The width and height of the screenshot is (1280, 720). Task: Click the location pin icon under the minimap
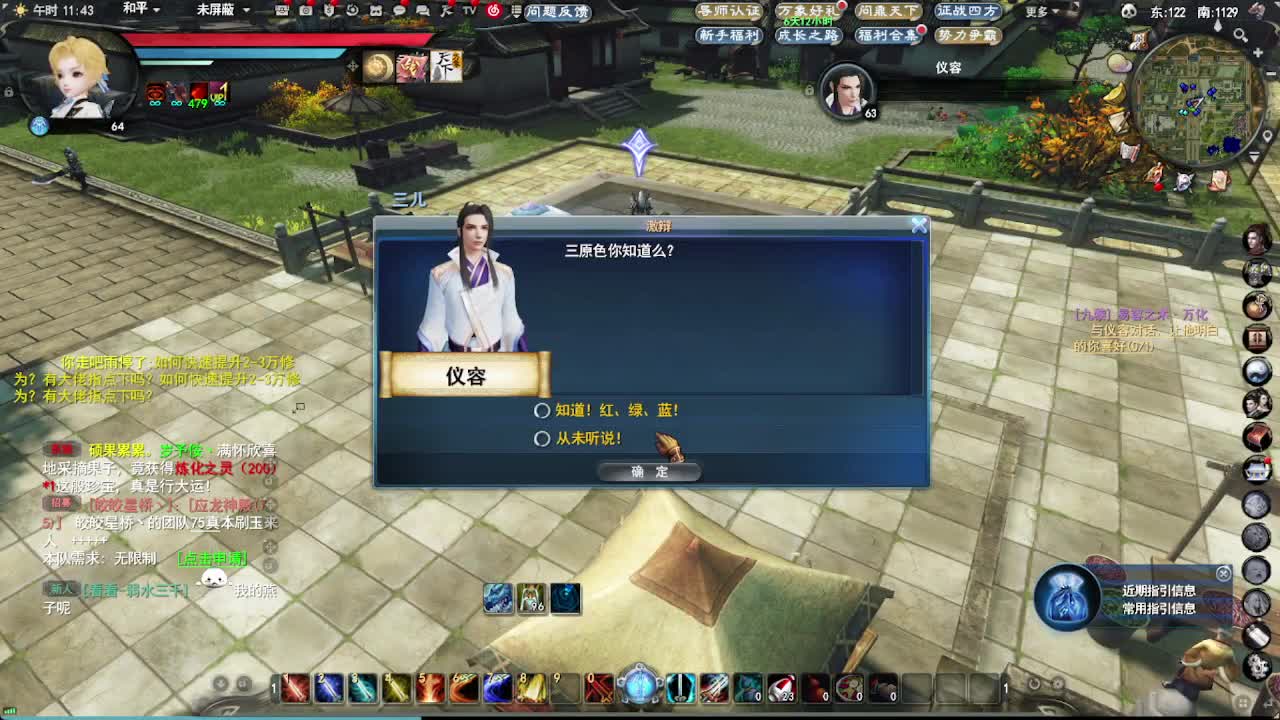coord(1268,135)
